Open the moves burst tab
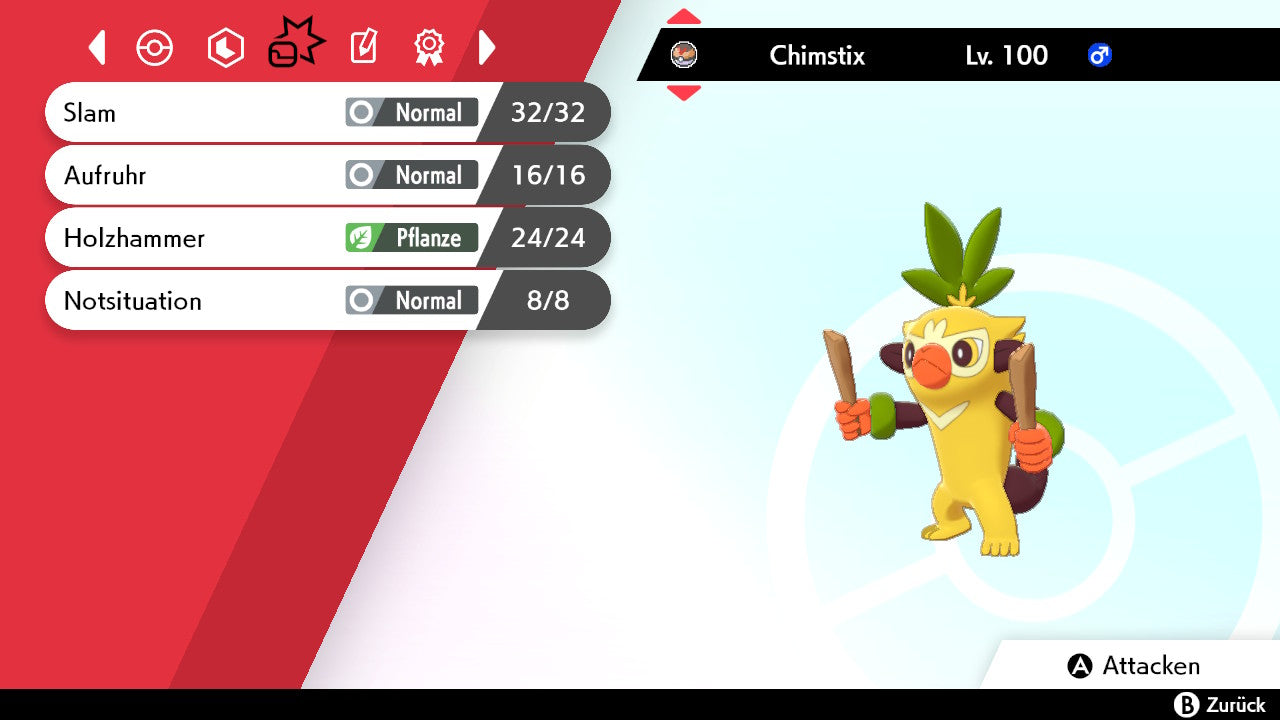This screenshot has width=1280, height=720. click(295, 45)
